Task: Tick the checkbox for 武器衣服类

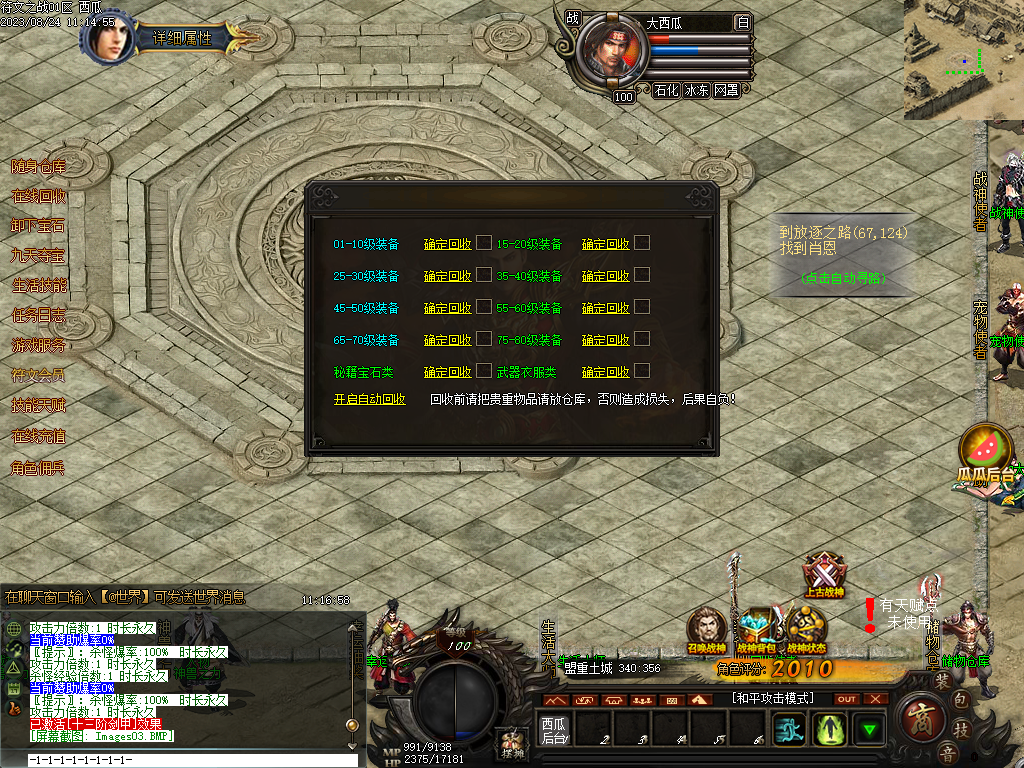Action: click(642, 370)
